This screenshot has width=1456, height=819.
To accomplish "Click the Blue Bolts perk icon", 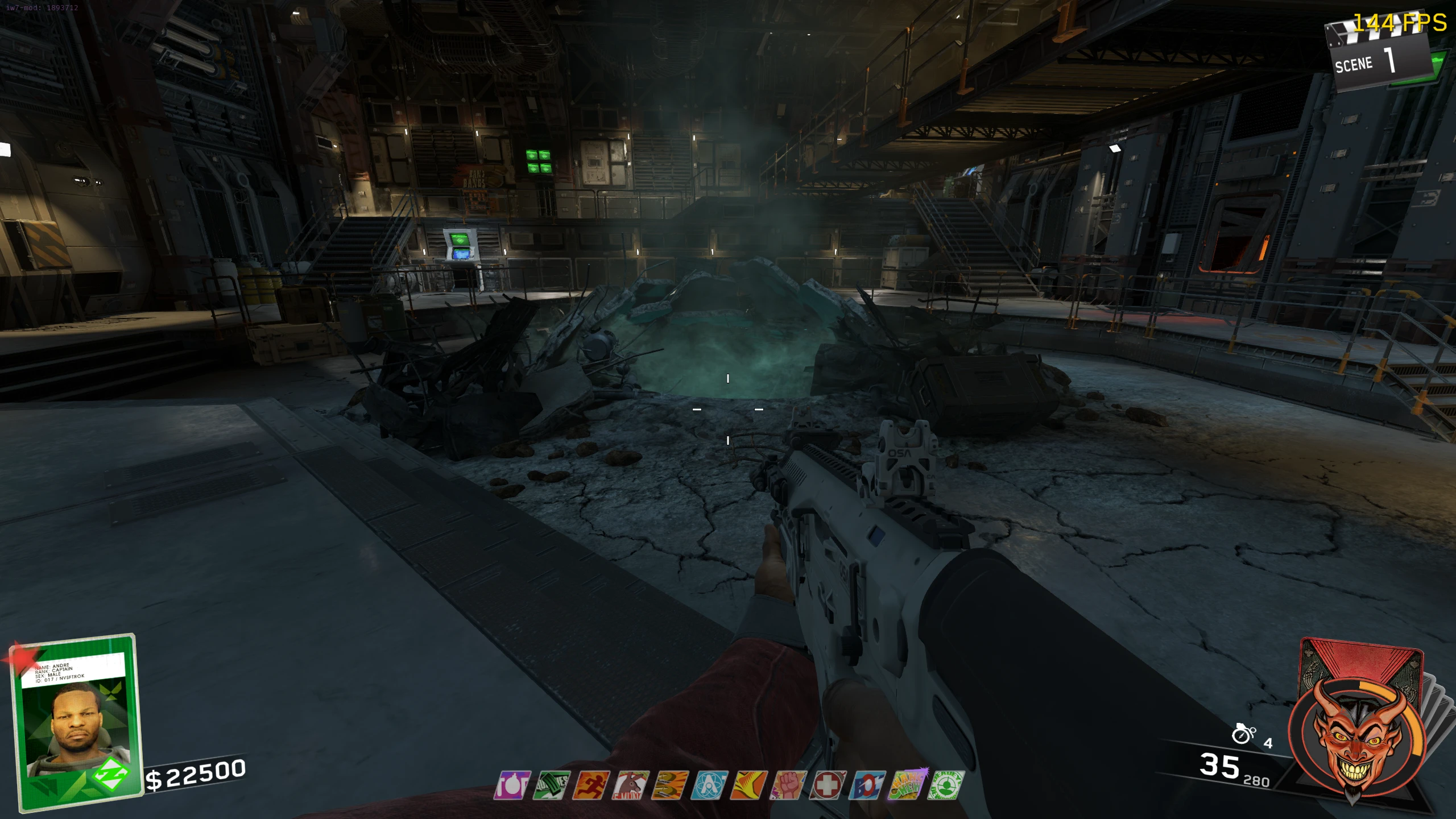I will click(x=867, y=785).
